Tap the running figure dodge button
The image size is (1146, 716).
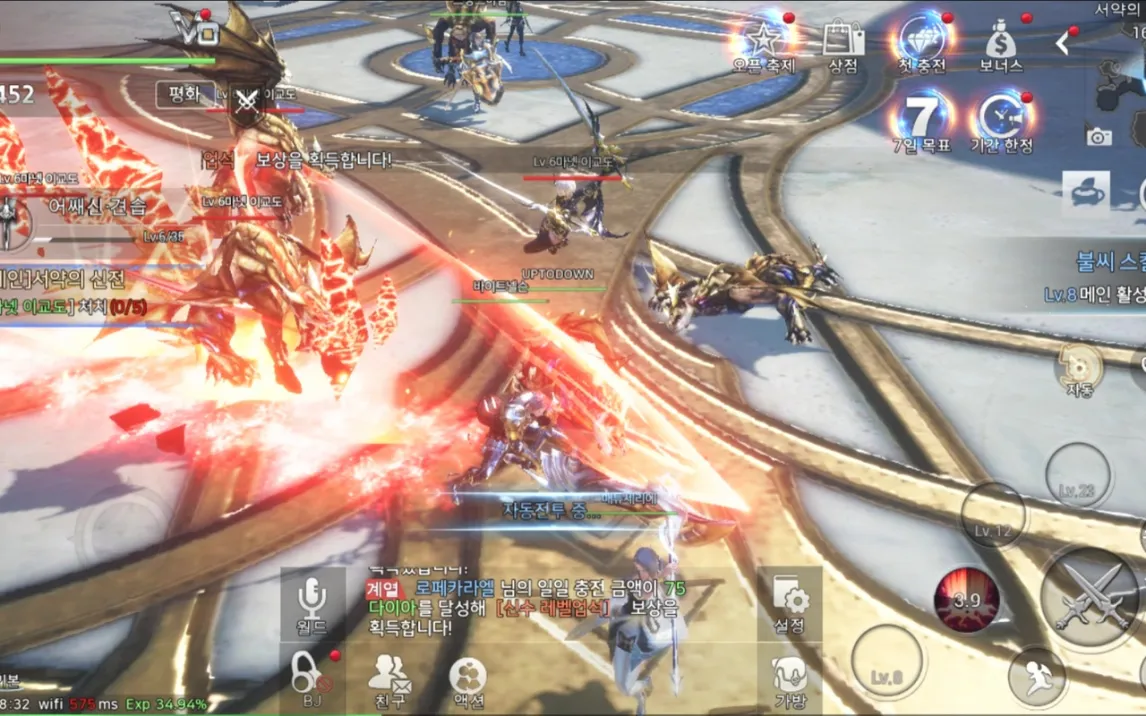pos(1038,677)
